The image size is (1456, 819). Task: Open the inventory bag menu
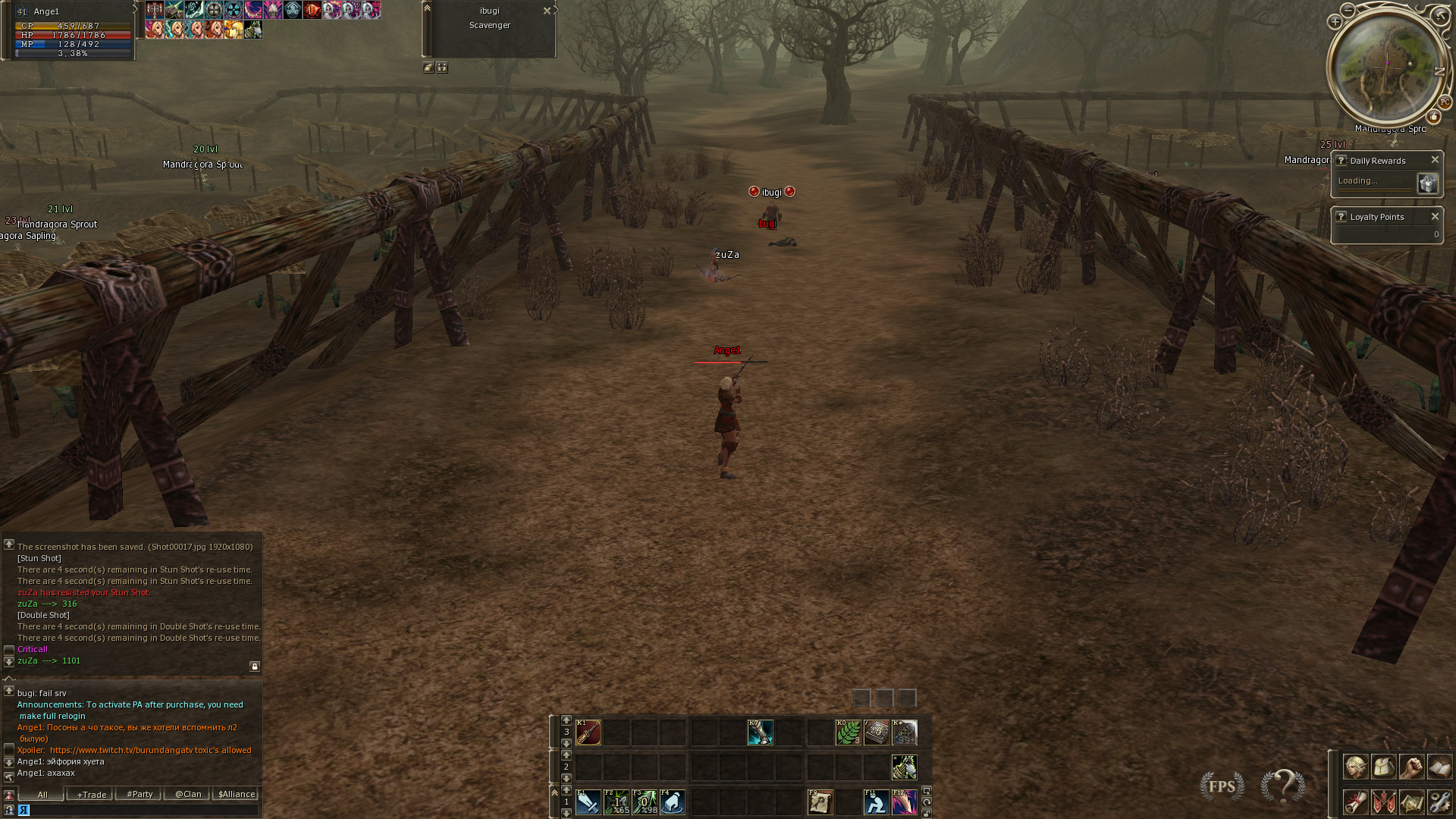click(1384, 767)
